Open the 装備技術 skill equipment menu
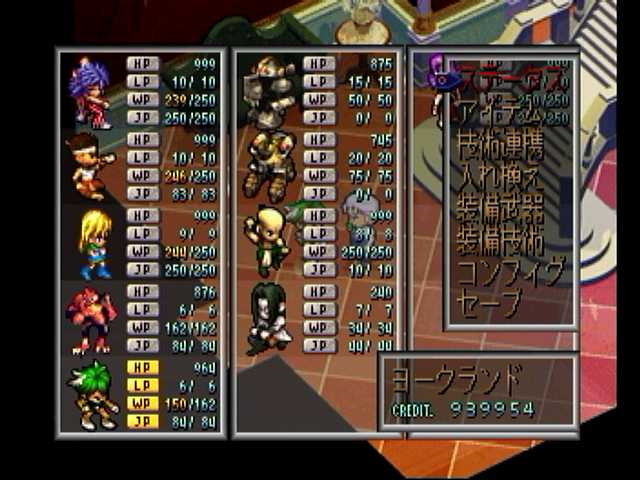 pos(500,241)
